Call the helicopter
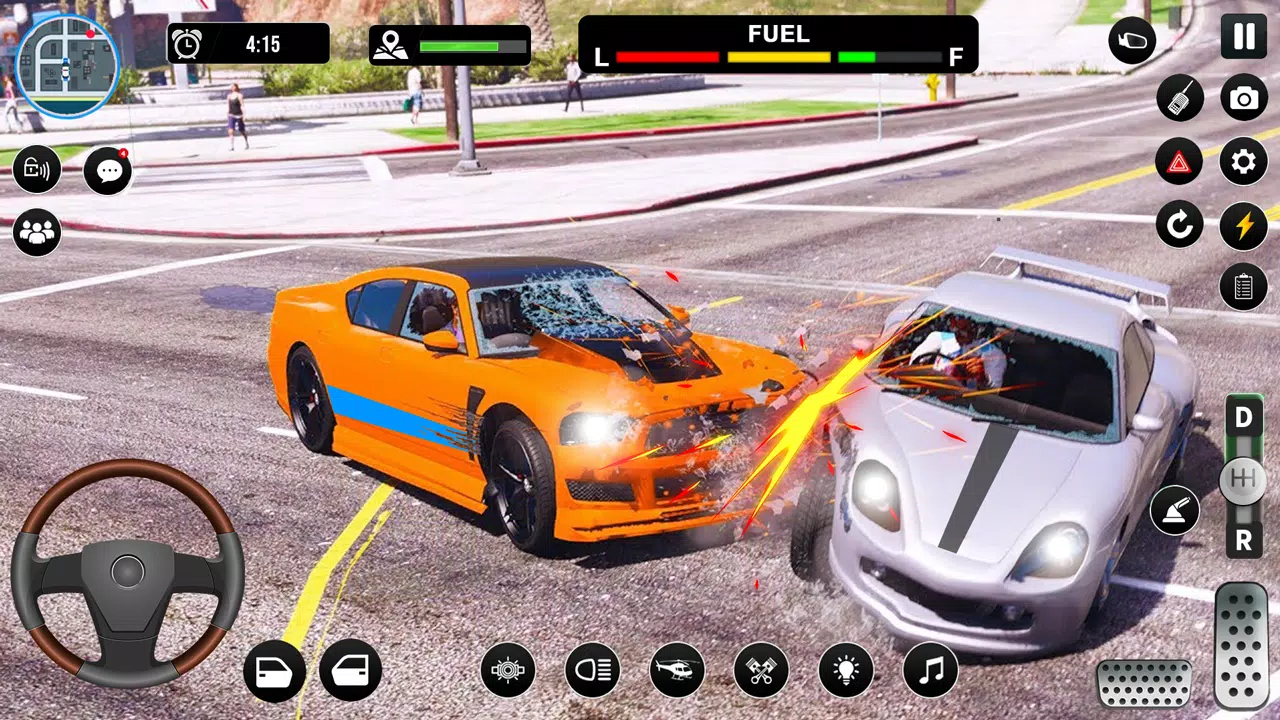Screen dimensions: 1280x720 tap(677, 670)
